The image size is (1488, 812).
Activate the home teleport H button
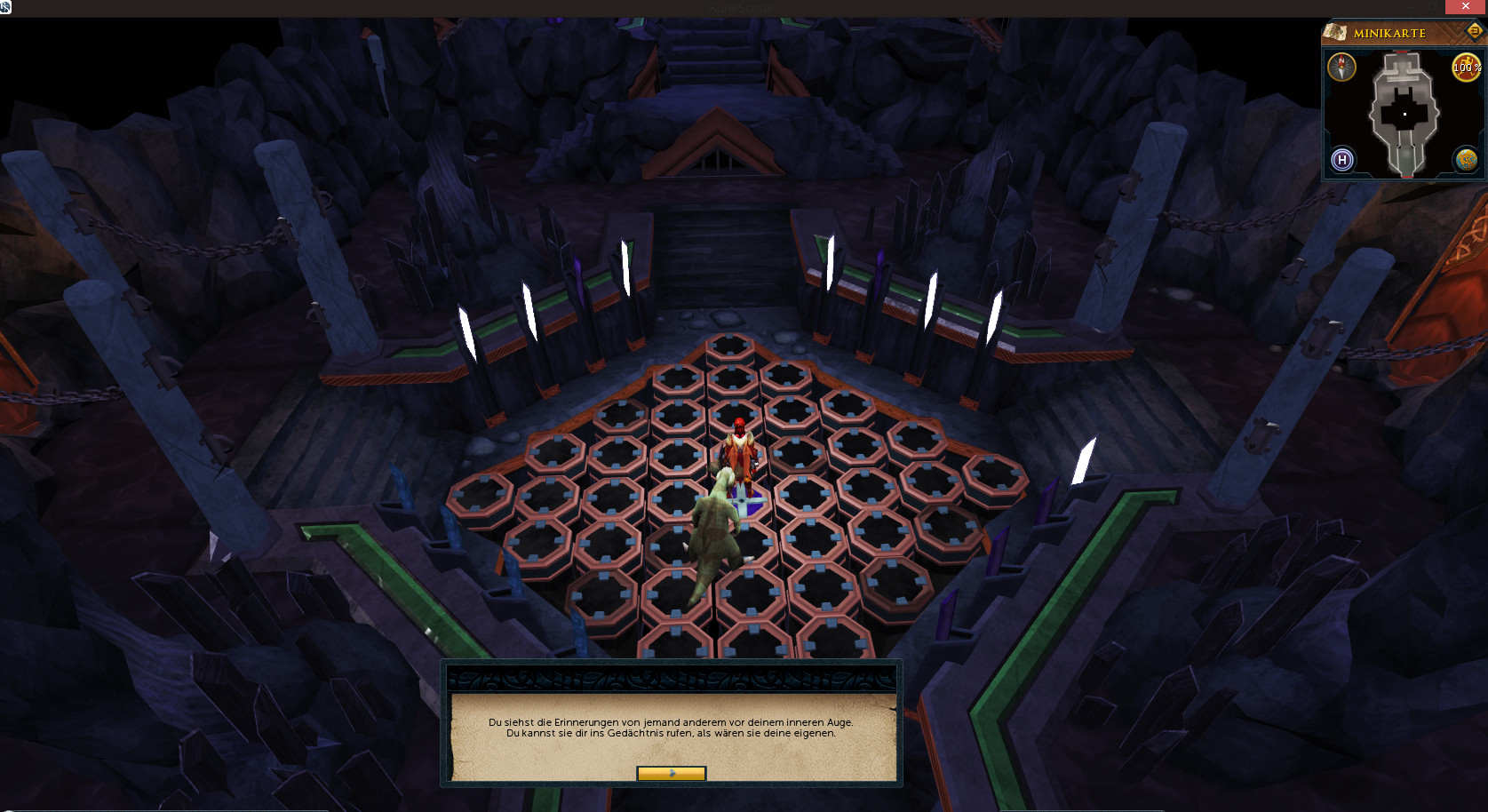[x=1342, y=160]
